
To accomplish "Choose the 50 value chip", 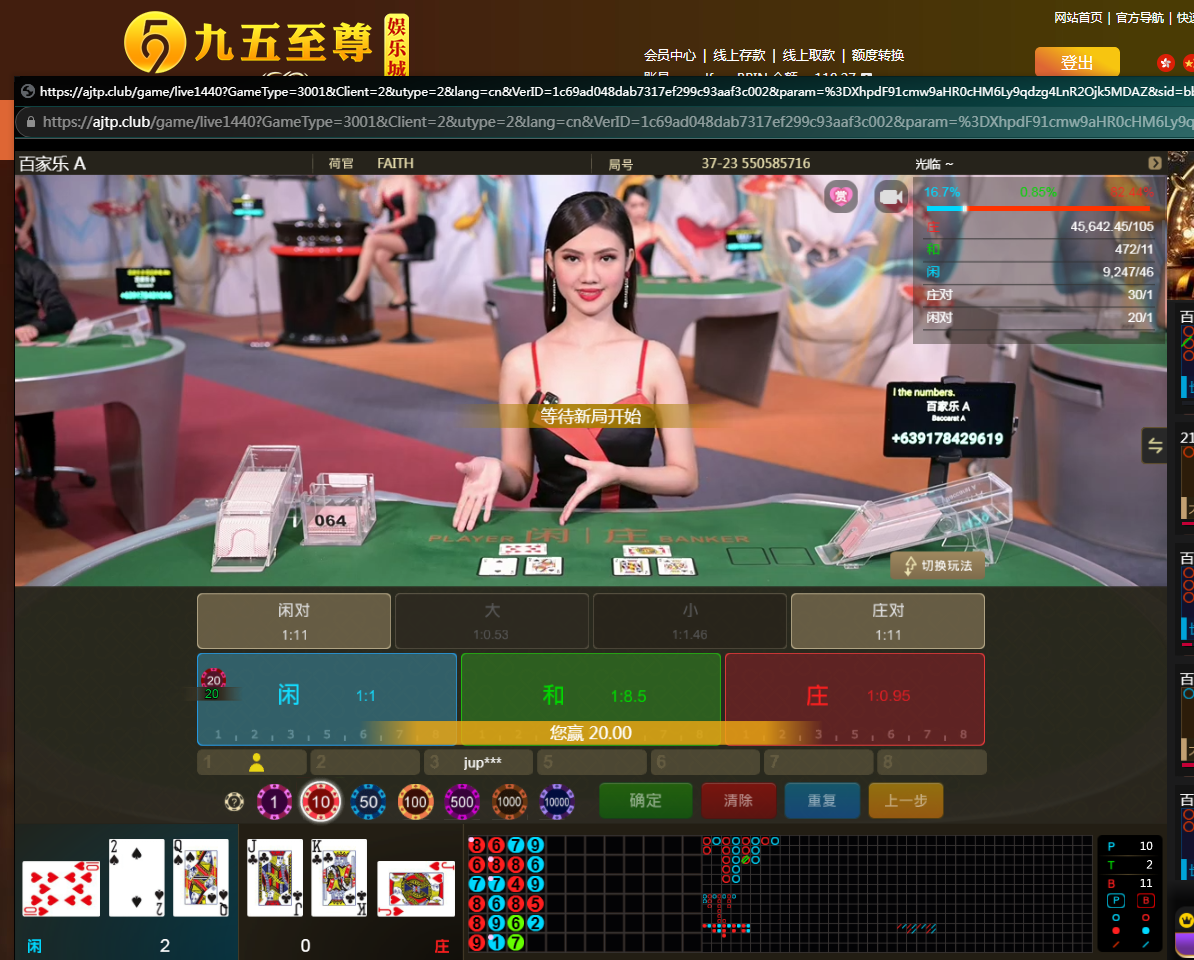I will [368, 801].
